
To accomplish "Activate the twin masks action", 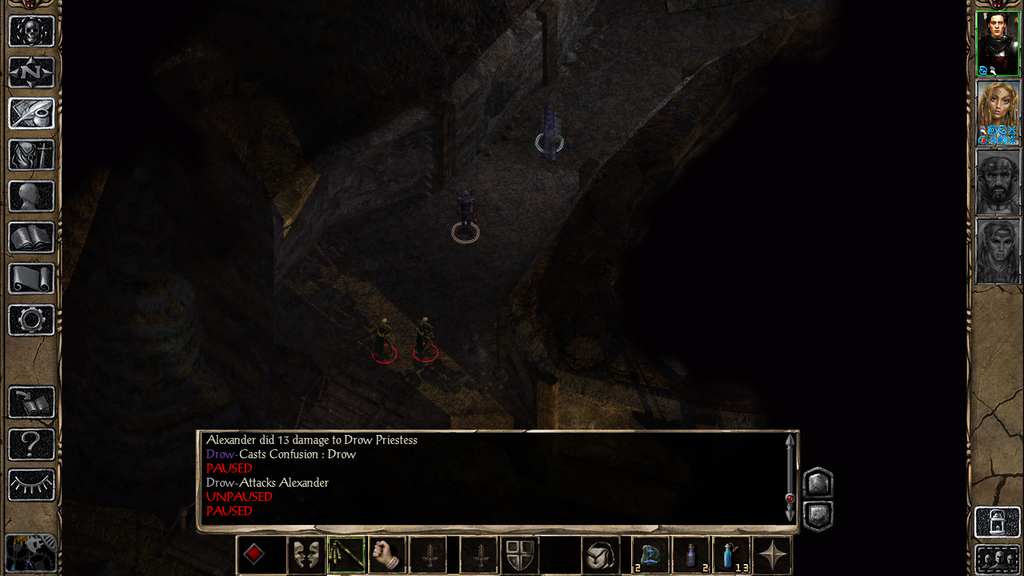I will (x=304, y=555).
